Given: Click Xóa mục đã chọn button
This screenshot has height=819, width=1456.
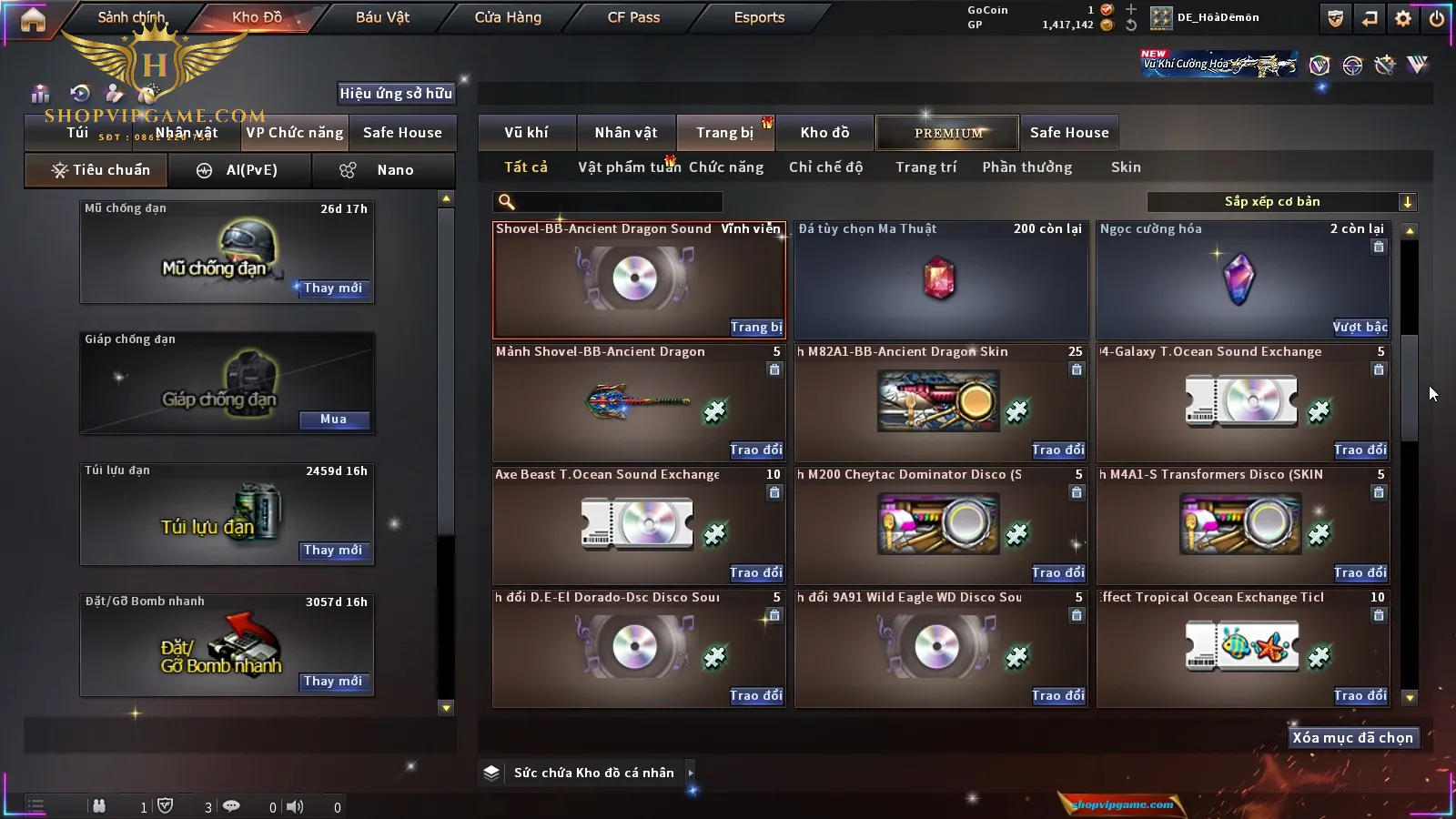Looking at the screenshot, I should pos(1352,738).
